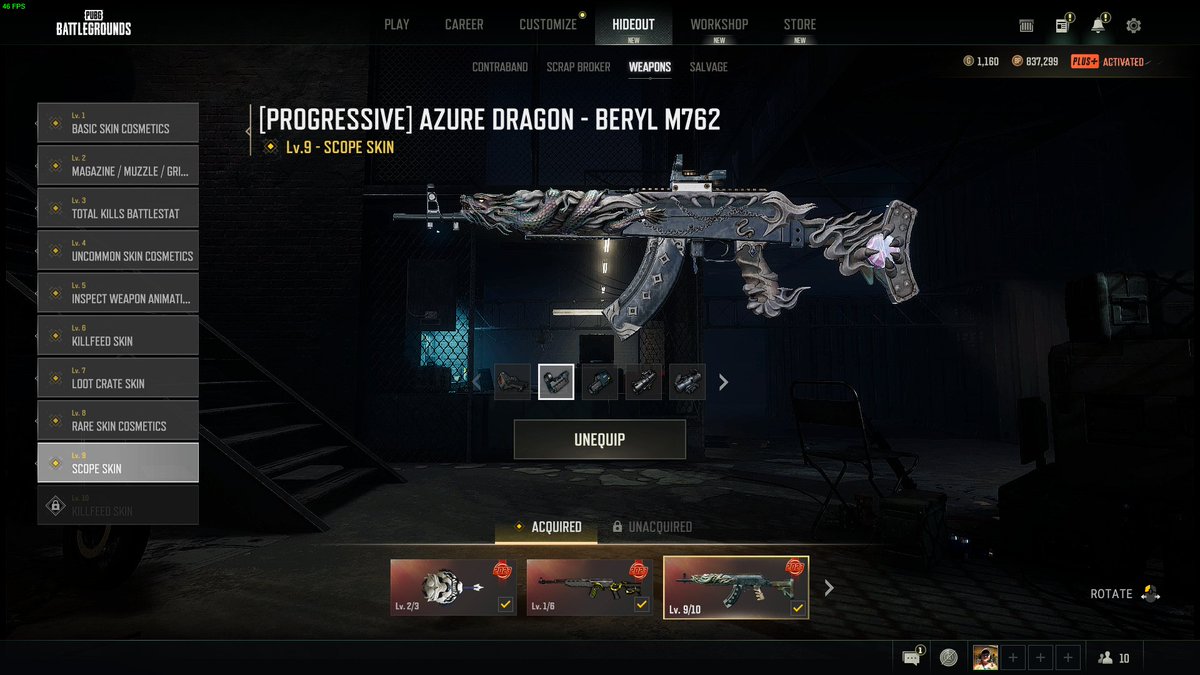Switch to the Contraband tab
This screenshot has height=675, width=1200.
(499, 67)
